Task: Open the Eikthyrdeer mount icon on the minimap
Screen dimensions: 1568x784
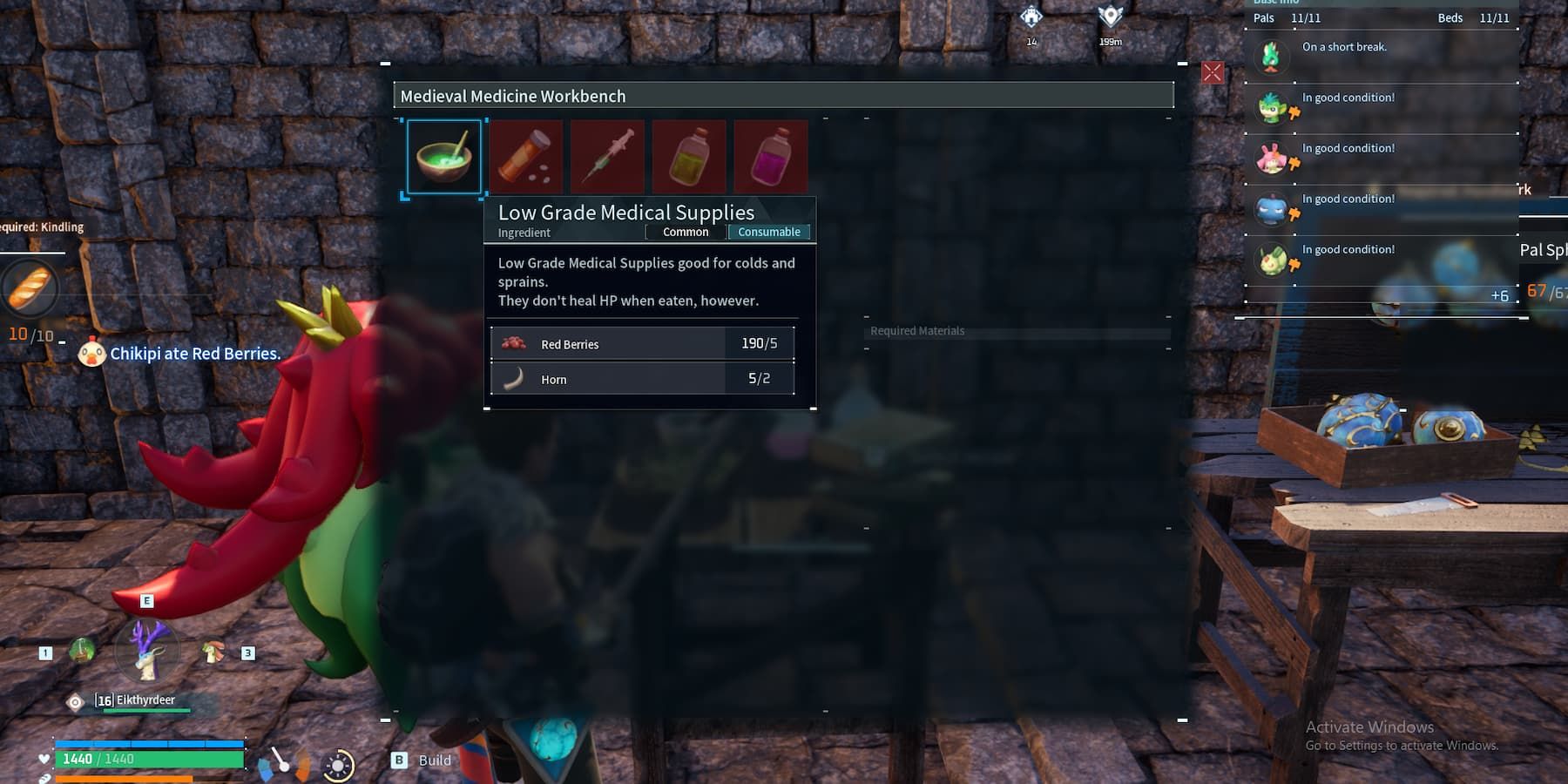Action: point(146,653)
